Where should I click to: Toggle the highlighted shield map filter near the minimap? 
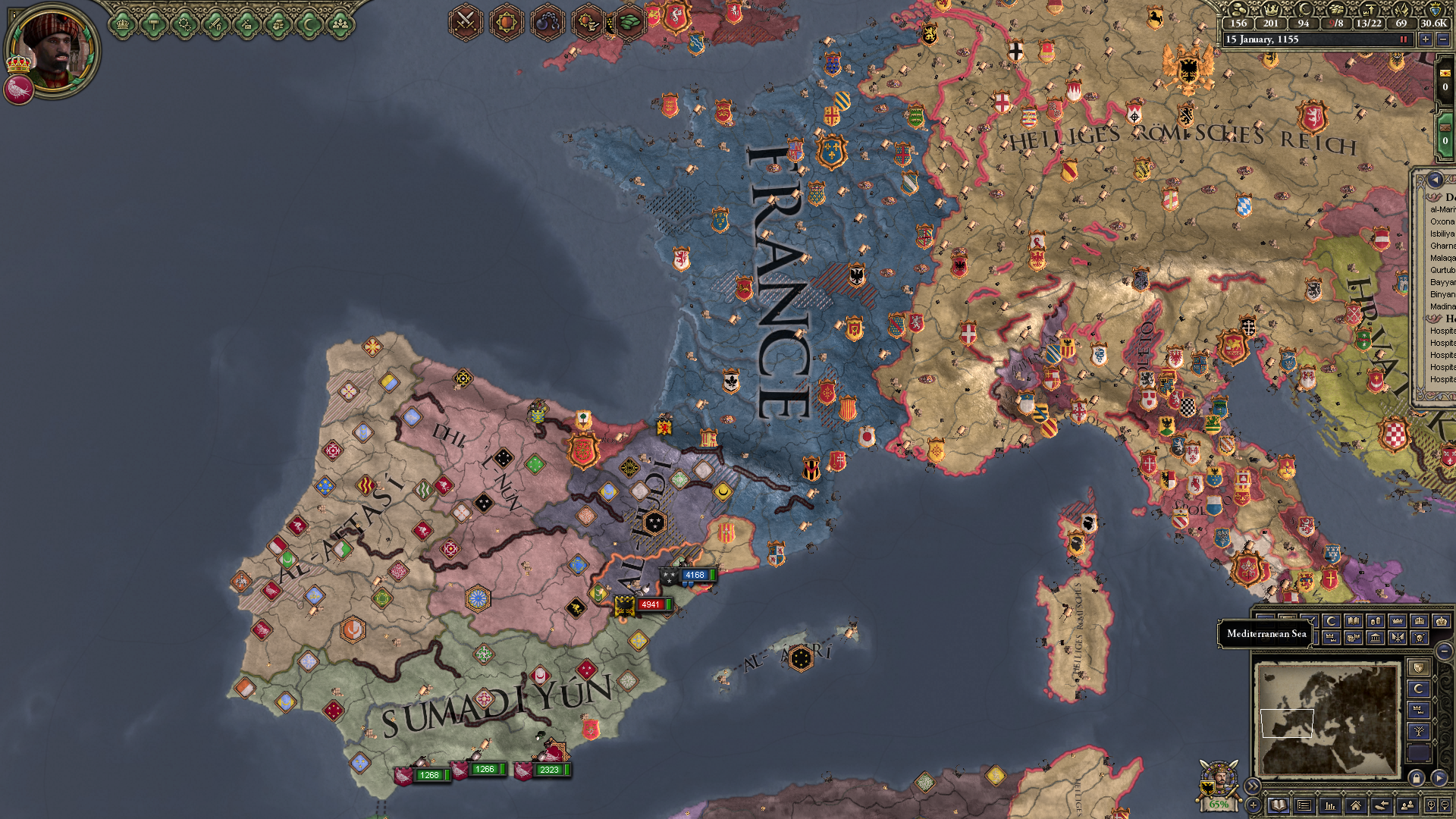click(1420, 667)
